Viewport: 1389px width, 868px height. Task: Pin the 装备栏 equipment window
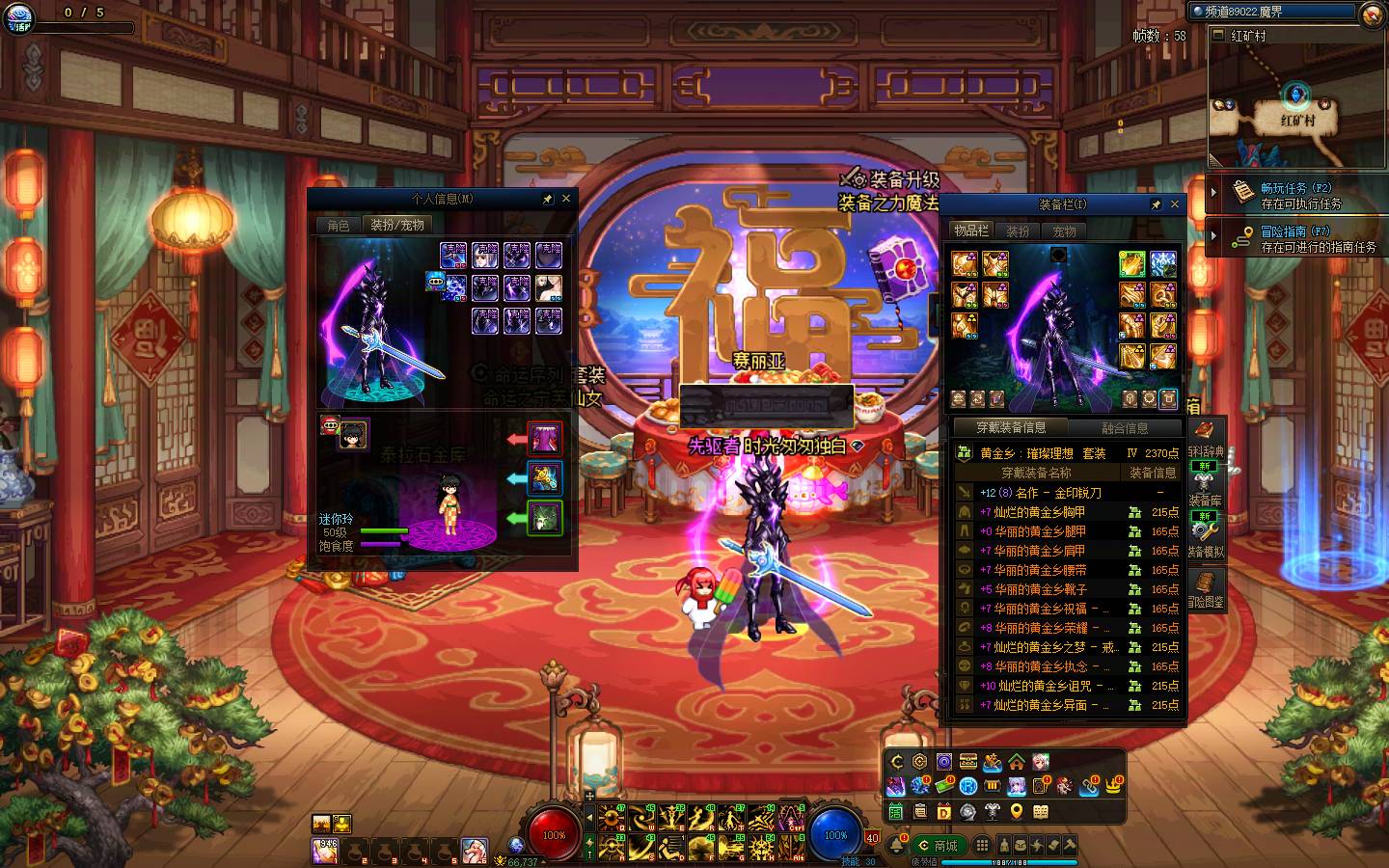point(1156,204)
